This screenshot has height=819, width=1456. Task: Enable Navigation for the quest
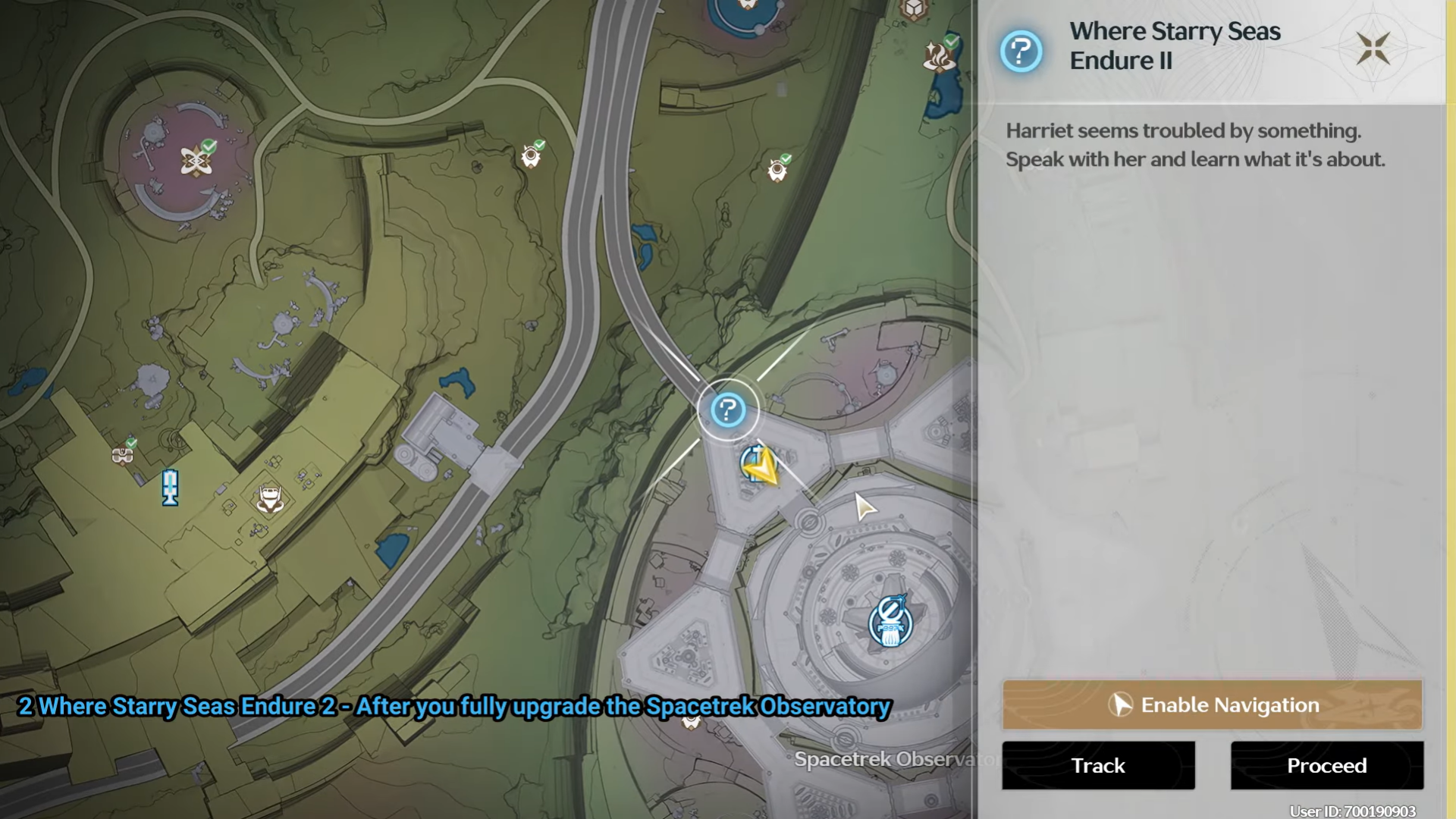pos(1212,705)
